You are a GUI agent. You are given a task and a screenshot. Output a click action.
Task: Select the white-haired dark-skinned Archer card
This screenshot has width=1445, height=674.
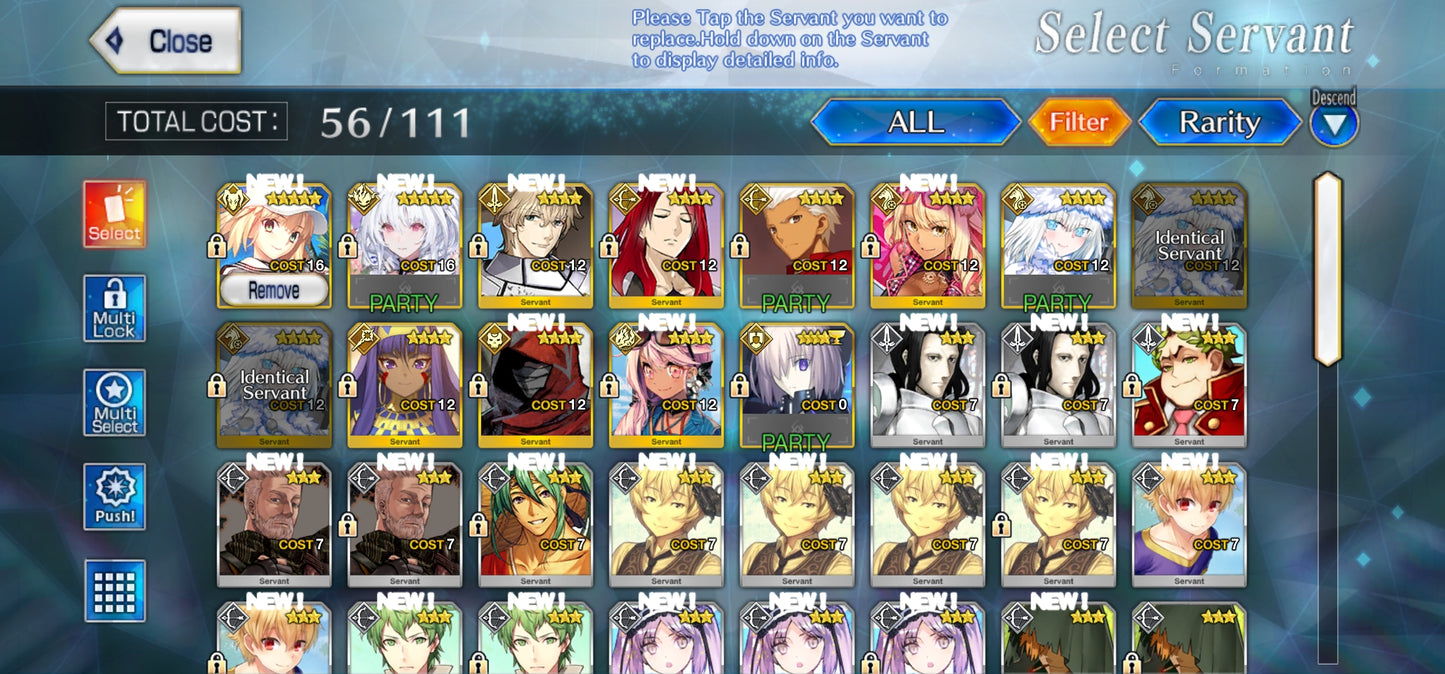point(796,243)
